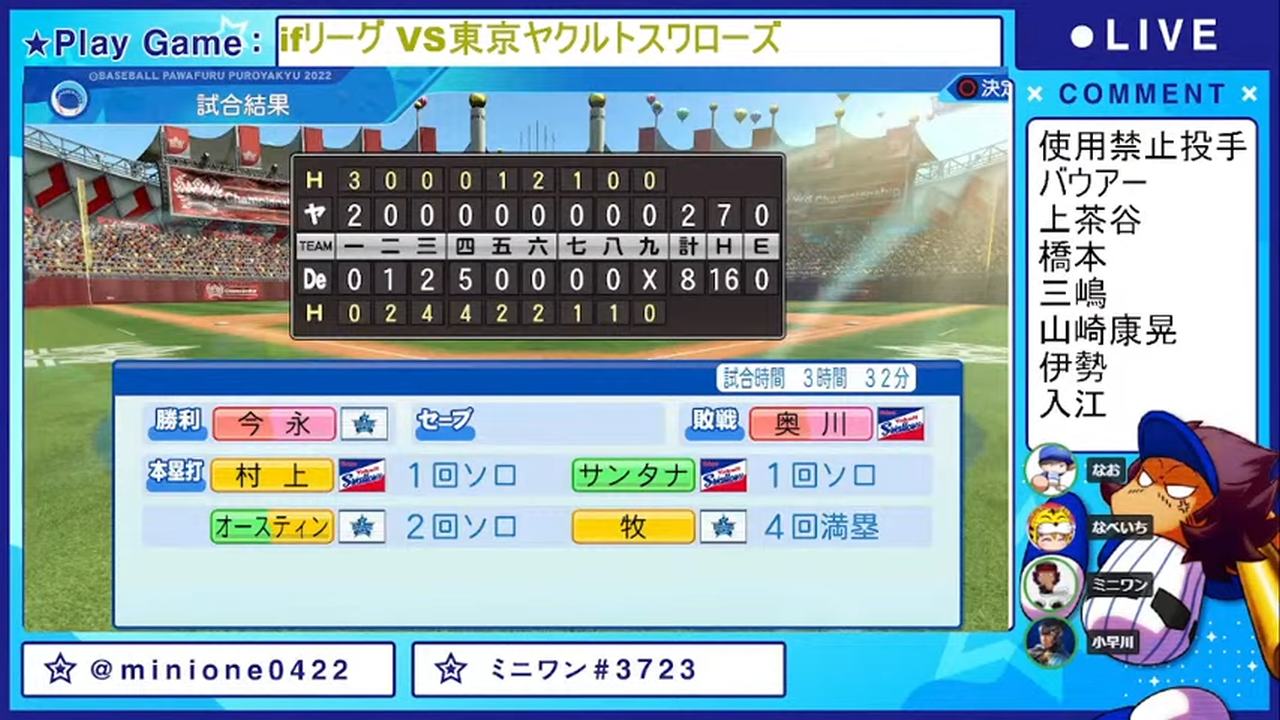Click the star emblem next to オースティン
The width and height of the screenshot is (1280, 720).
(362, 527)
